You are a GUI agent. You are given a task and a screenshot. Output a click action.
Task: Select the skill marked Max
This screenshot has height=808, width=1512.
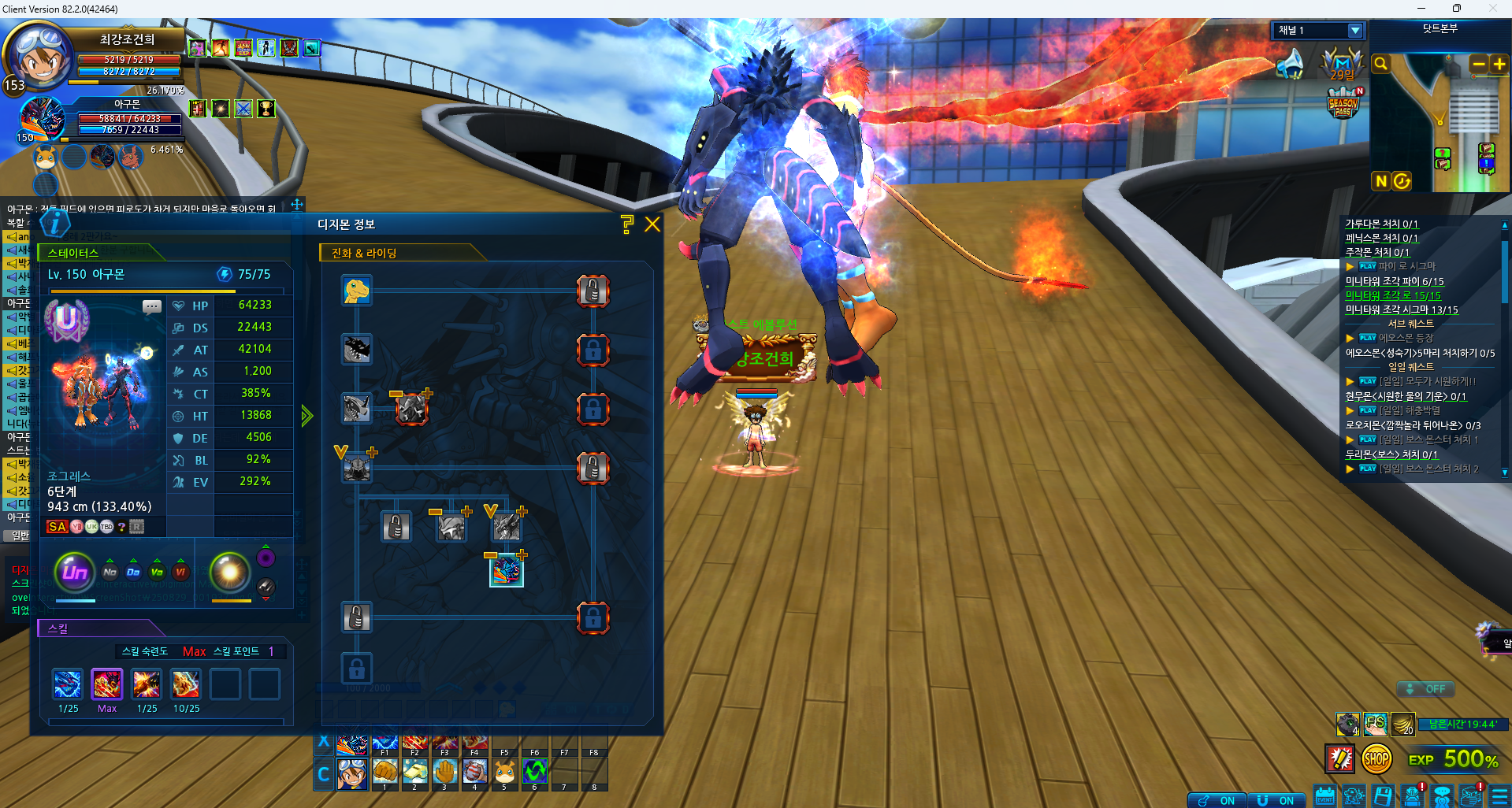point(107,684)
